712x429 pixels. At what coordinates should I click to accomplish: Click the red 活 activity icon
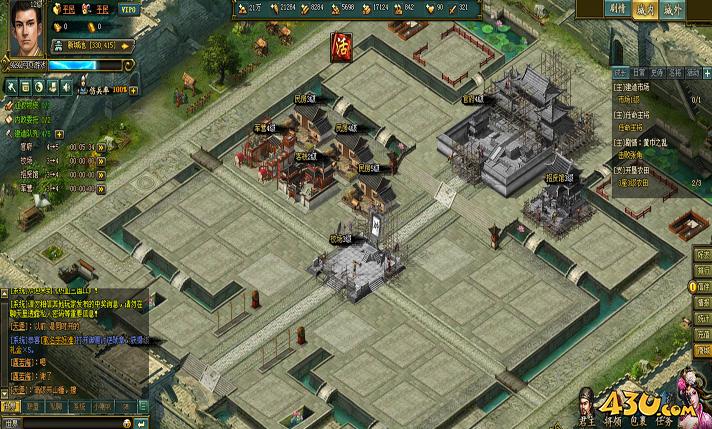pyautogui.click(x=340, y=43)
